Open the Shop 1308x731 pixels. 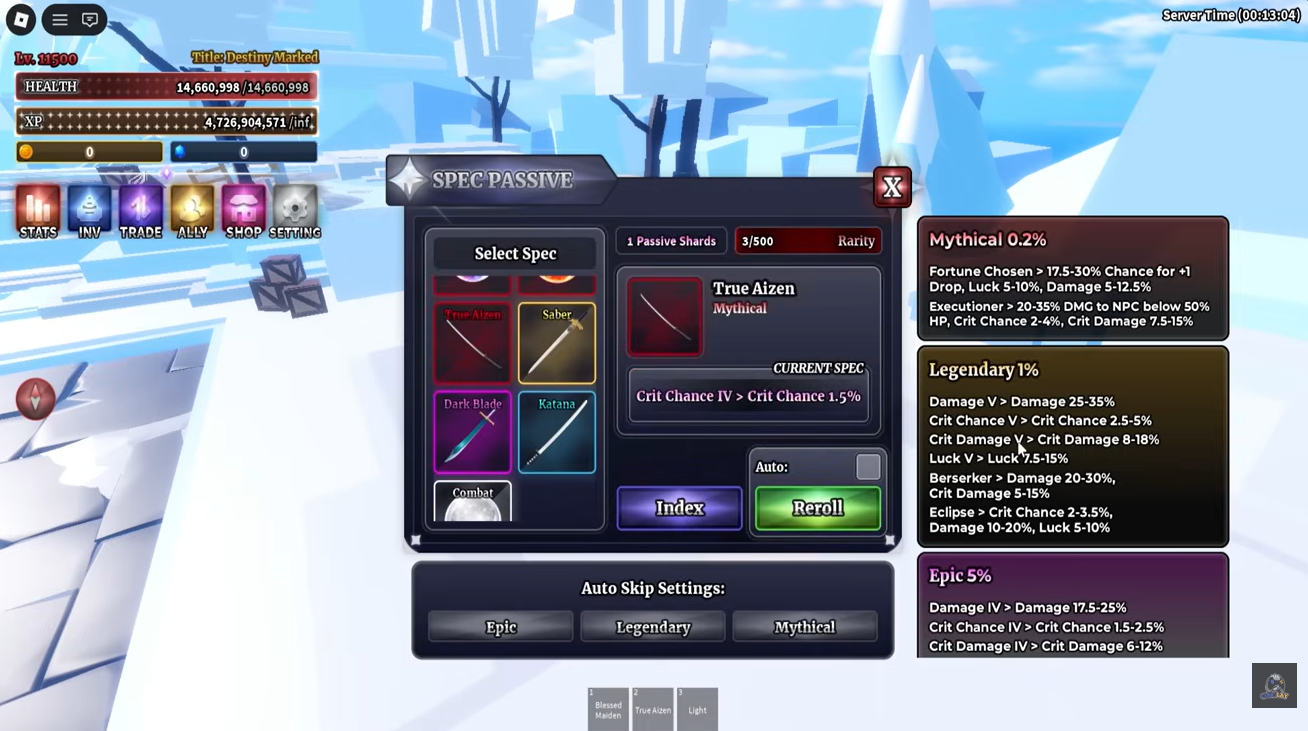(243, 212)
